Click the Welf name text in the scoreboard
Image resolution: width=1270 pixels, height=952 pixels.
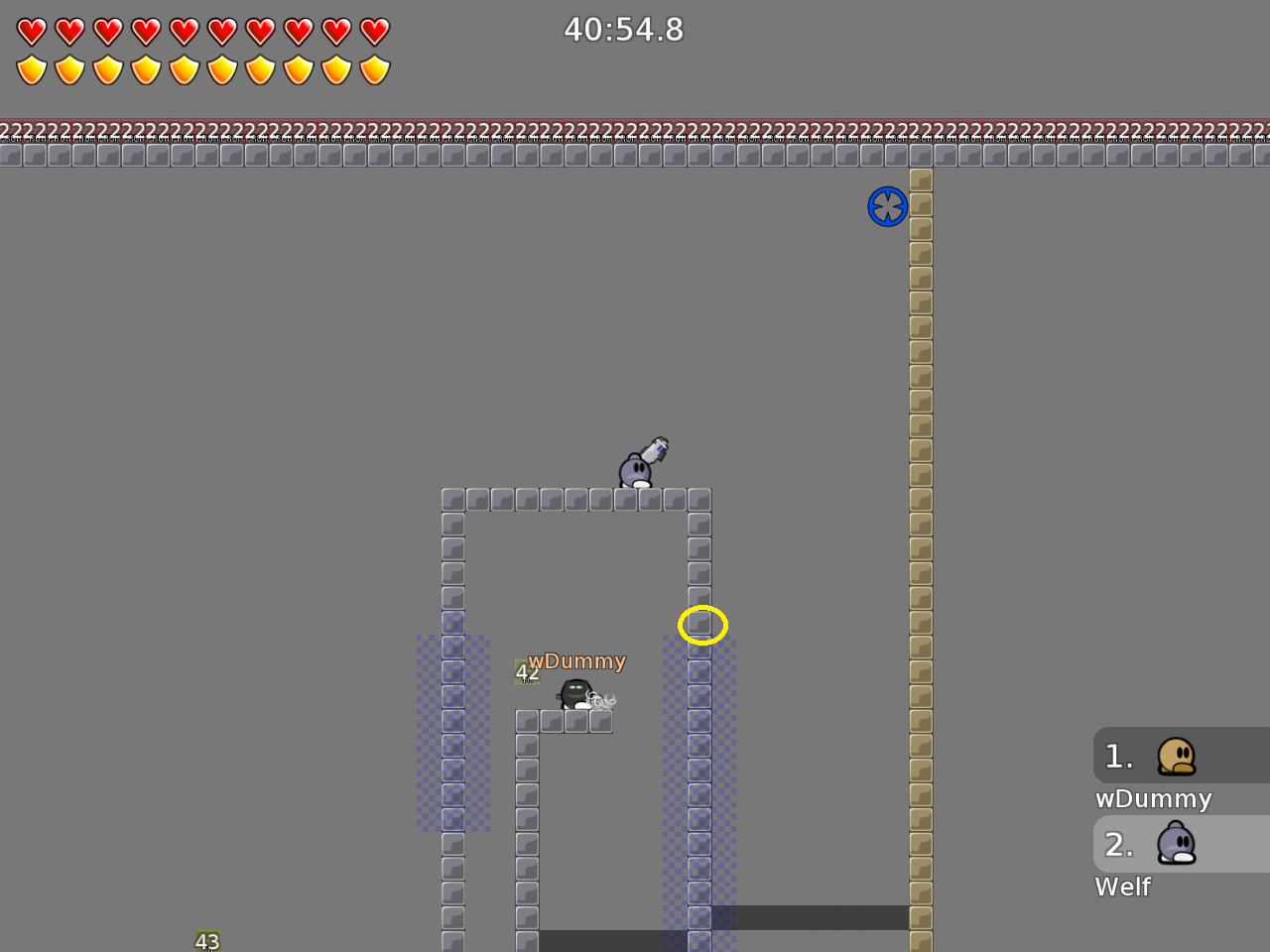1122,887
